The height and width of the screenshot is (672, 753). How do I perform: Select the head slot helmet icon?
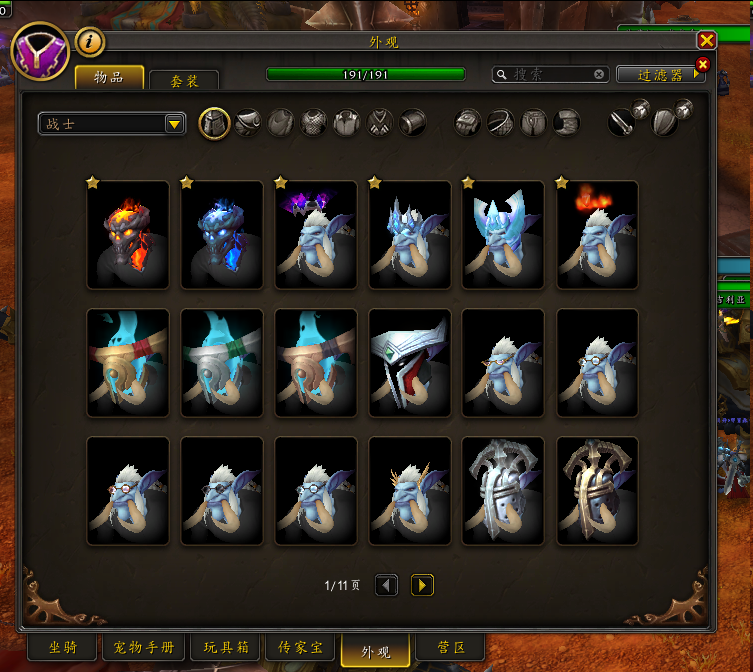click(x=215, y=123)
